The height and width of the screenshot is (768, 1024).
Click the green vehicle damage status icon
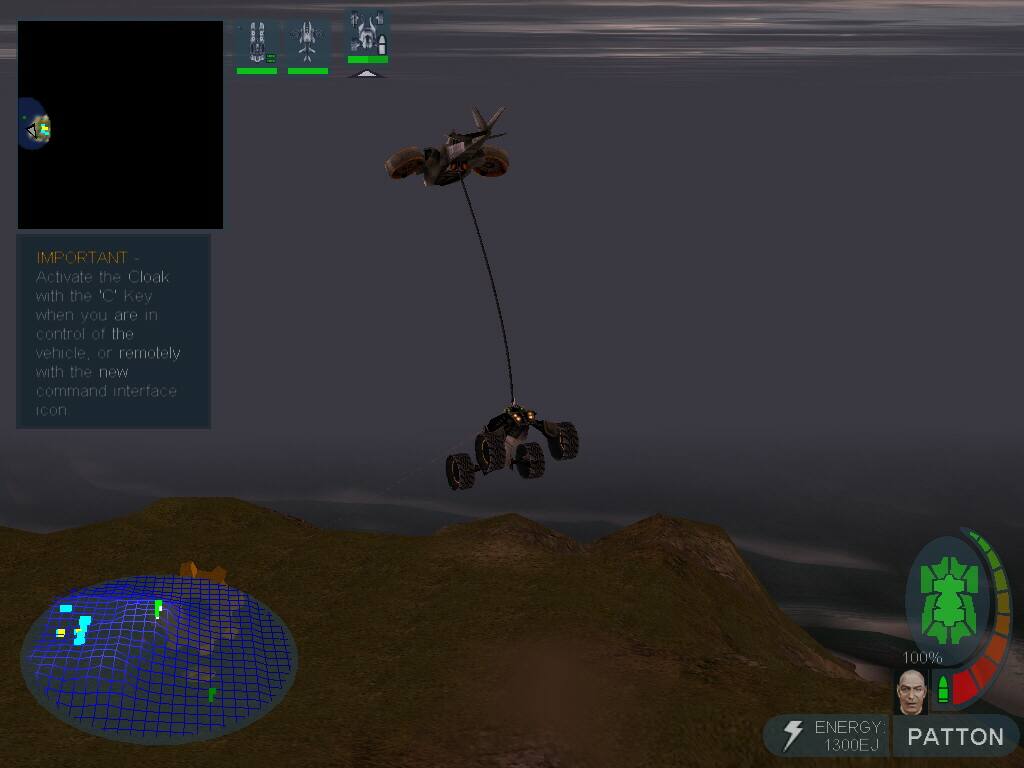pos(946,602)
